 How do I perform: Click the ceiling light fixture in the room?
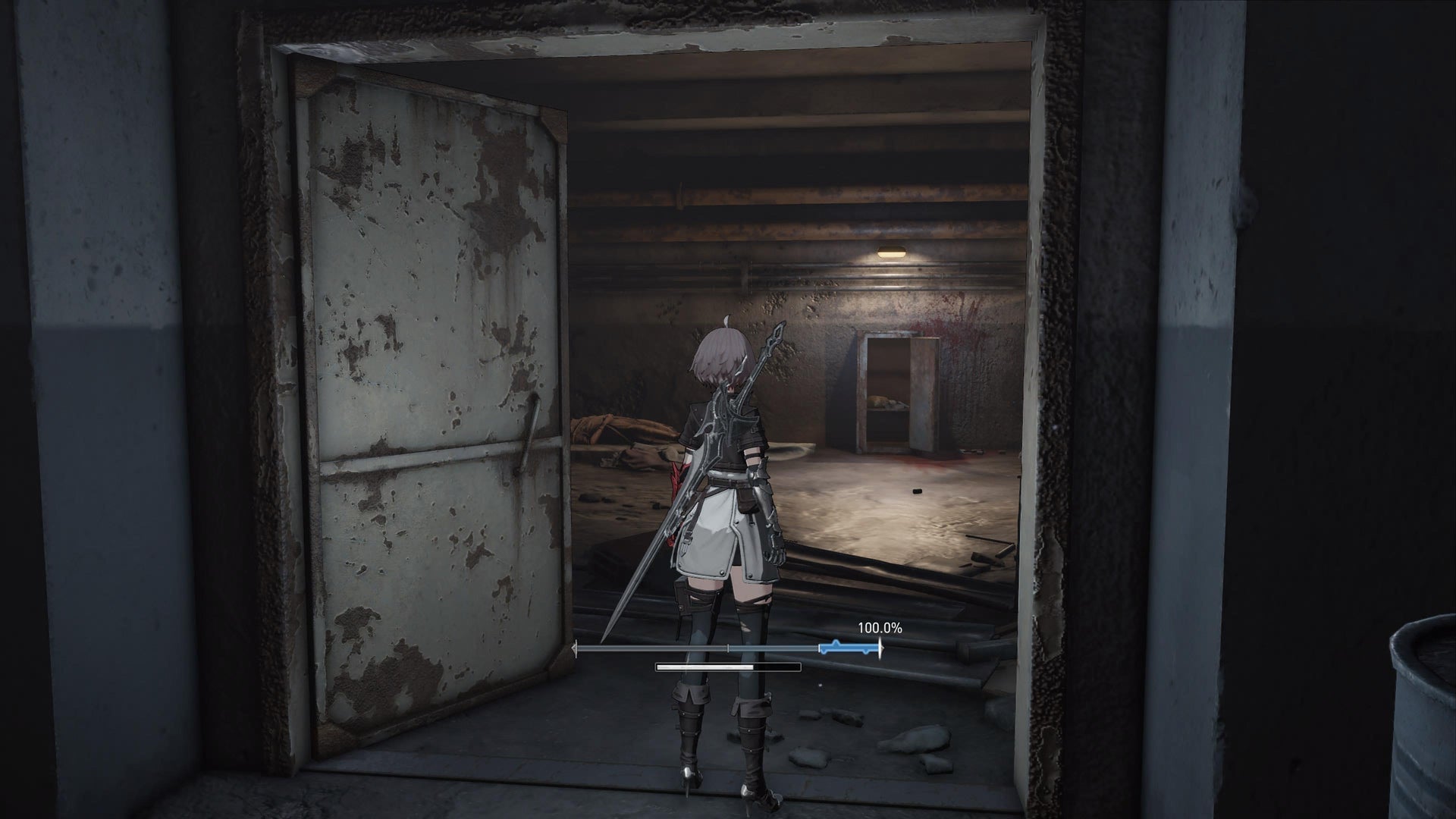point(890,250)
